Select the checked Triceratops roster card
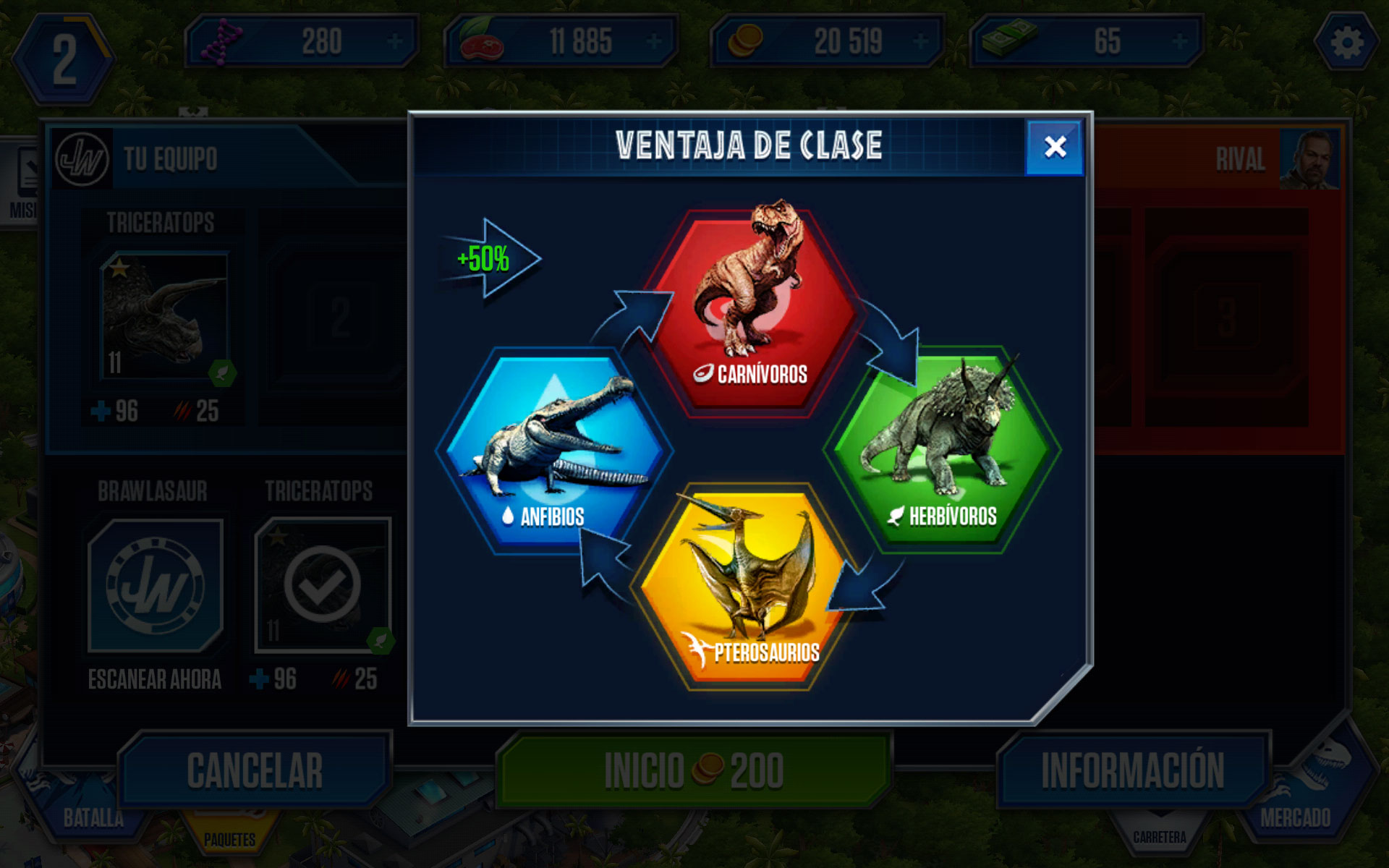 click(x=323, y=584)
